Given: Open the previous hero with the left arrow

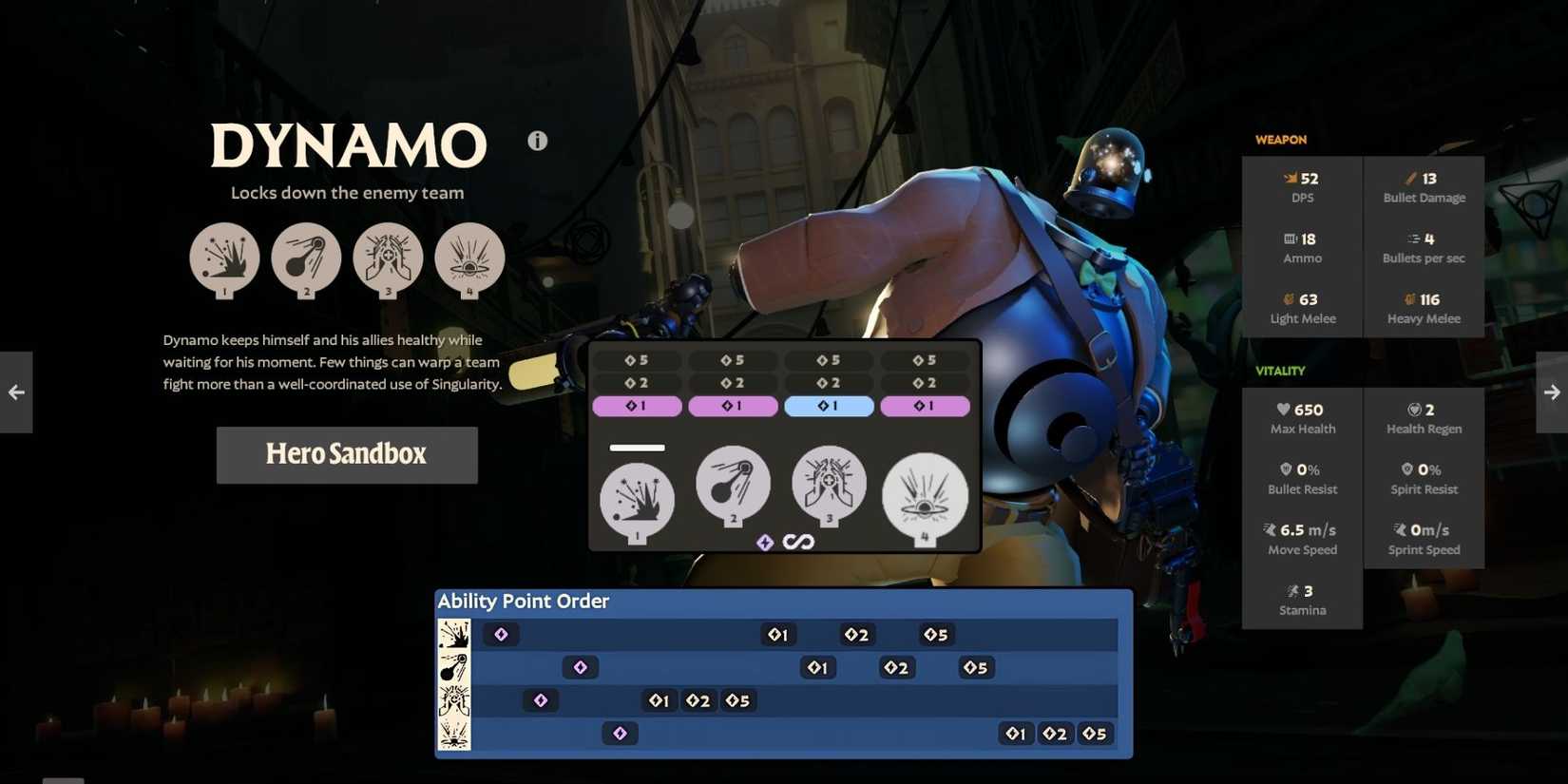Looking at the screenshot, I should click(x=15, y=392).
